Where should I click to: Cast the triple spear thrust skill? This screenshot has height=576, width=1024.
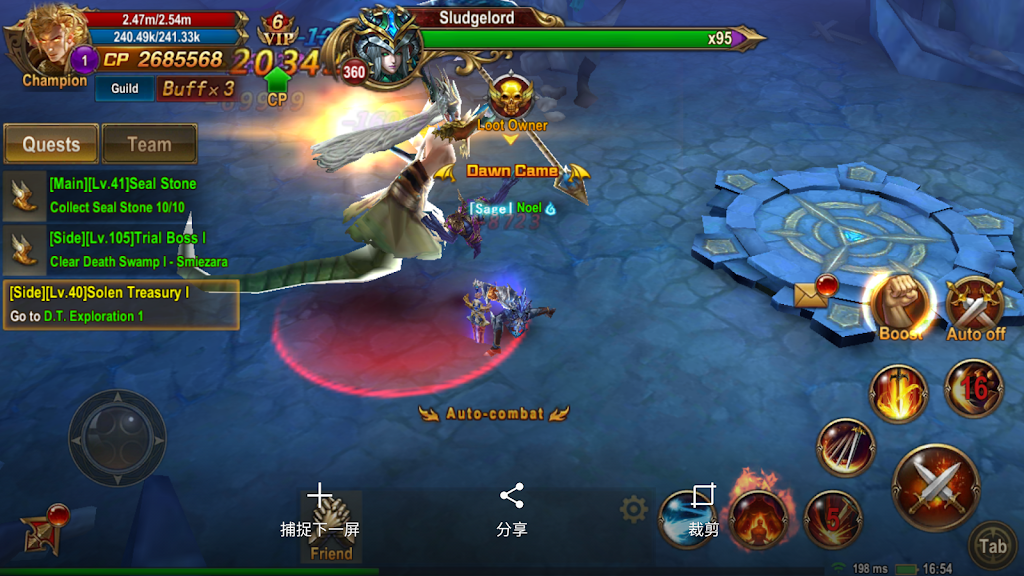coord(846,446)
